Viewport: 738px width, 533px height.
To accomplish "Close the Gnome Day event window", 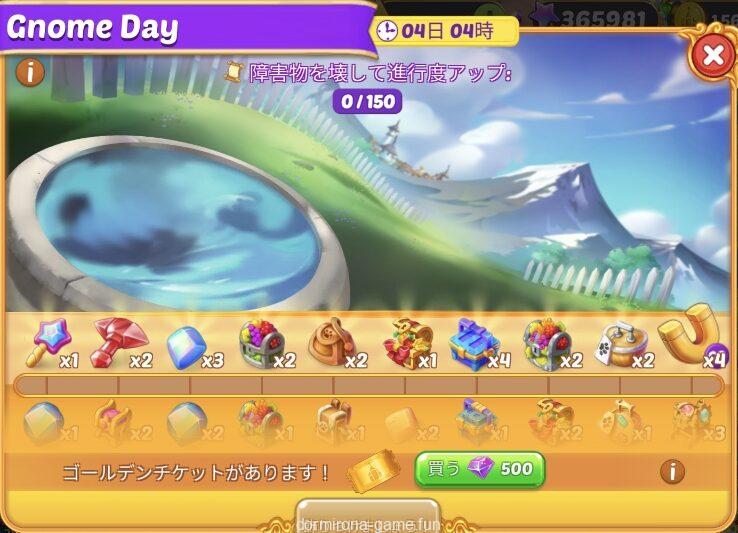I will [712, 56].
